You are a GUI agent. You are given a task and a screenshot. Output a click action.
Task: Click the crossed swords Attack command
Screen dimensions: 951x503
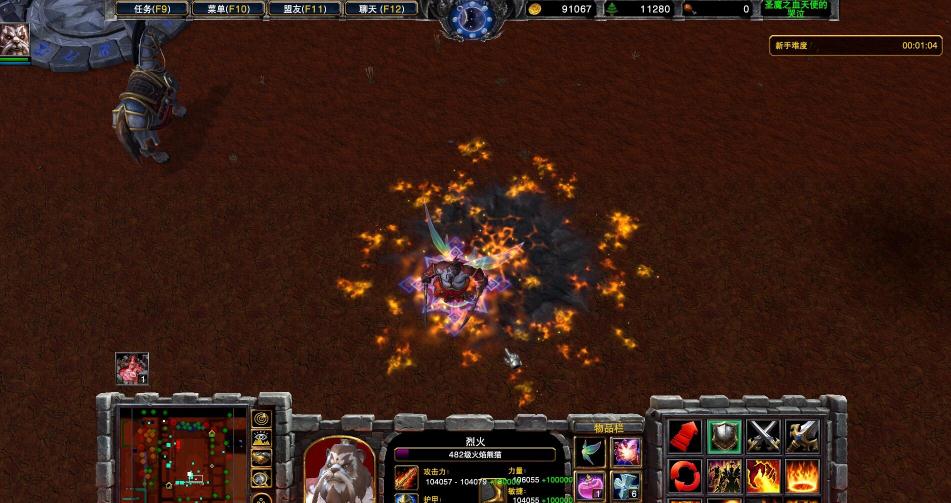coord(764,435)
